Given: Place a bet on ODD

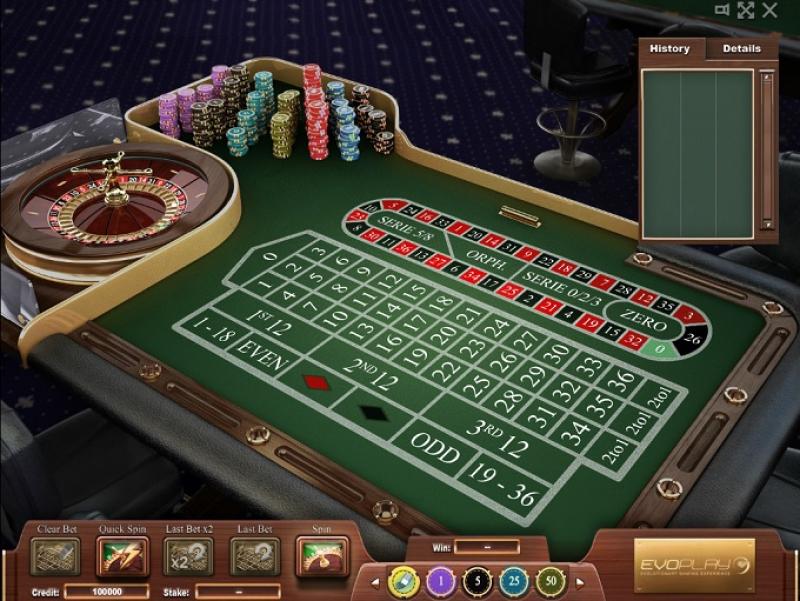Looking at the screenshot, I should click(437, 455).
